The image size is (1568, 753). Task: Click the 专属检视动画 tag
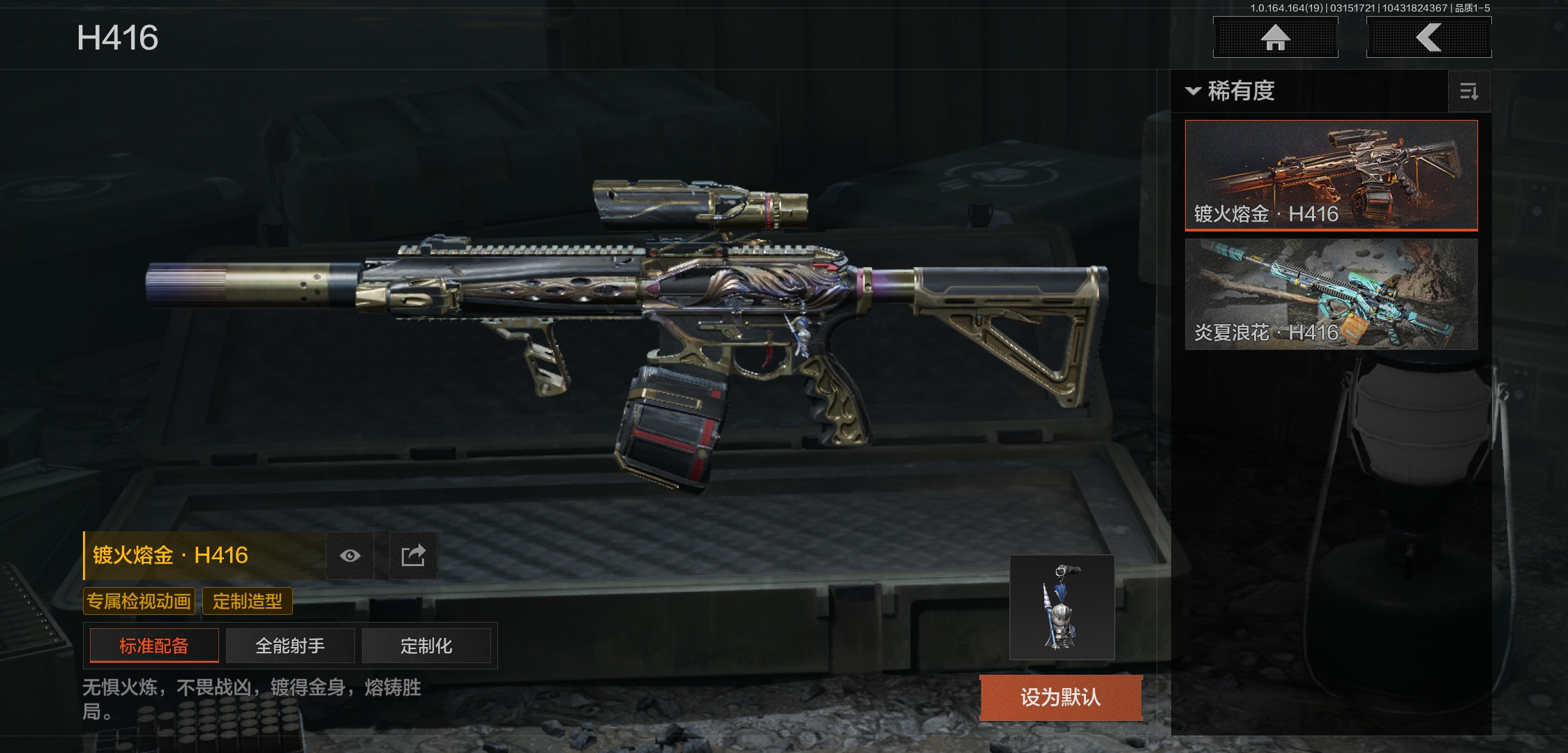pyautogui.click(x=139, y=601)
